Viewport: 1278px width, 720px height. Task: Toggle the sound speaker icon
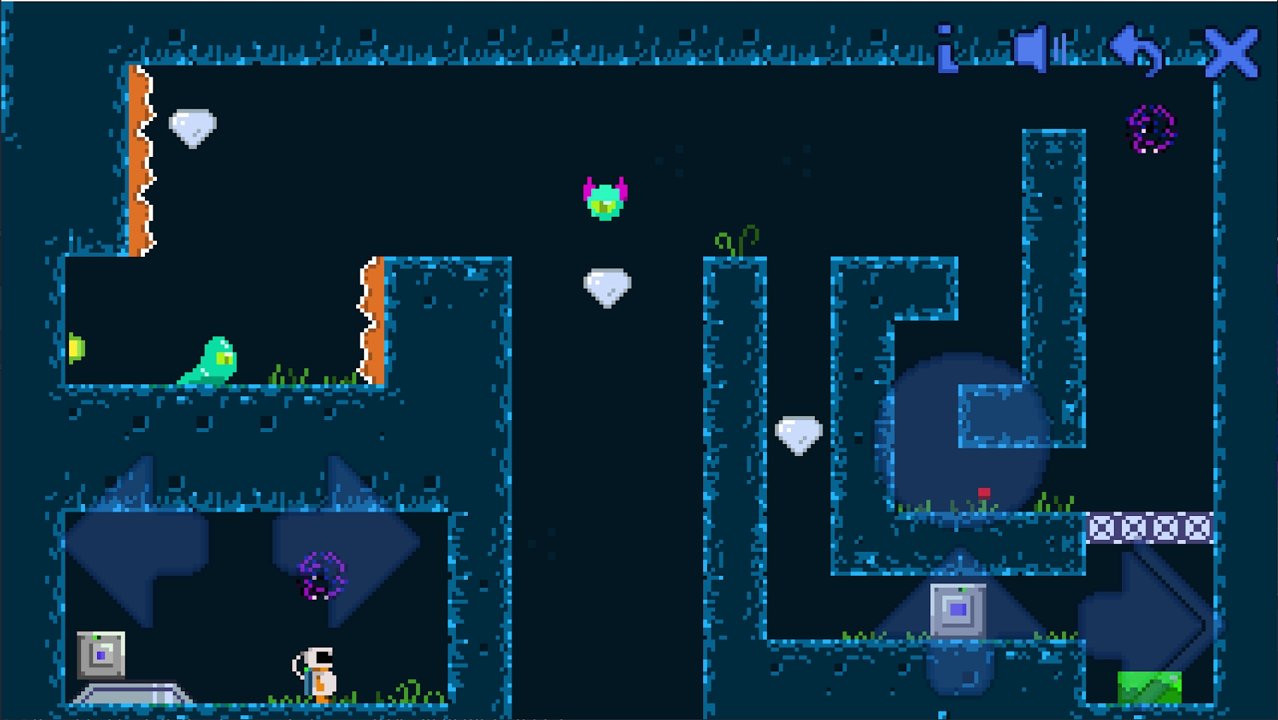1037,50
